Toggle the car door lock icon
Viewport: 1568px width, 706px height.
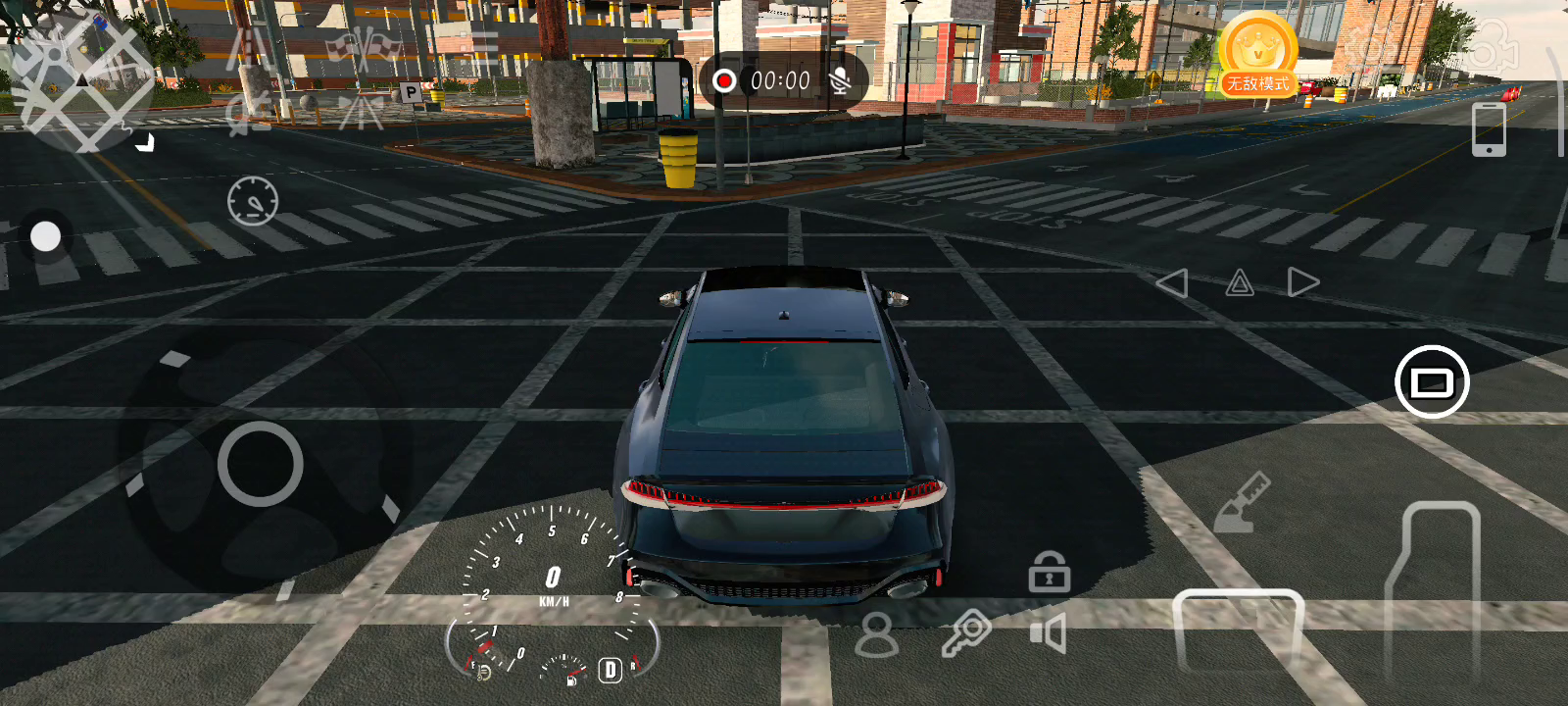(1049, 572)
